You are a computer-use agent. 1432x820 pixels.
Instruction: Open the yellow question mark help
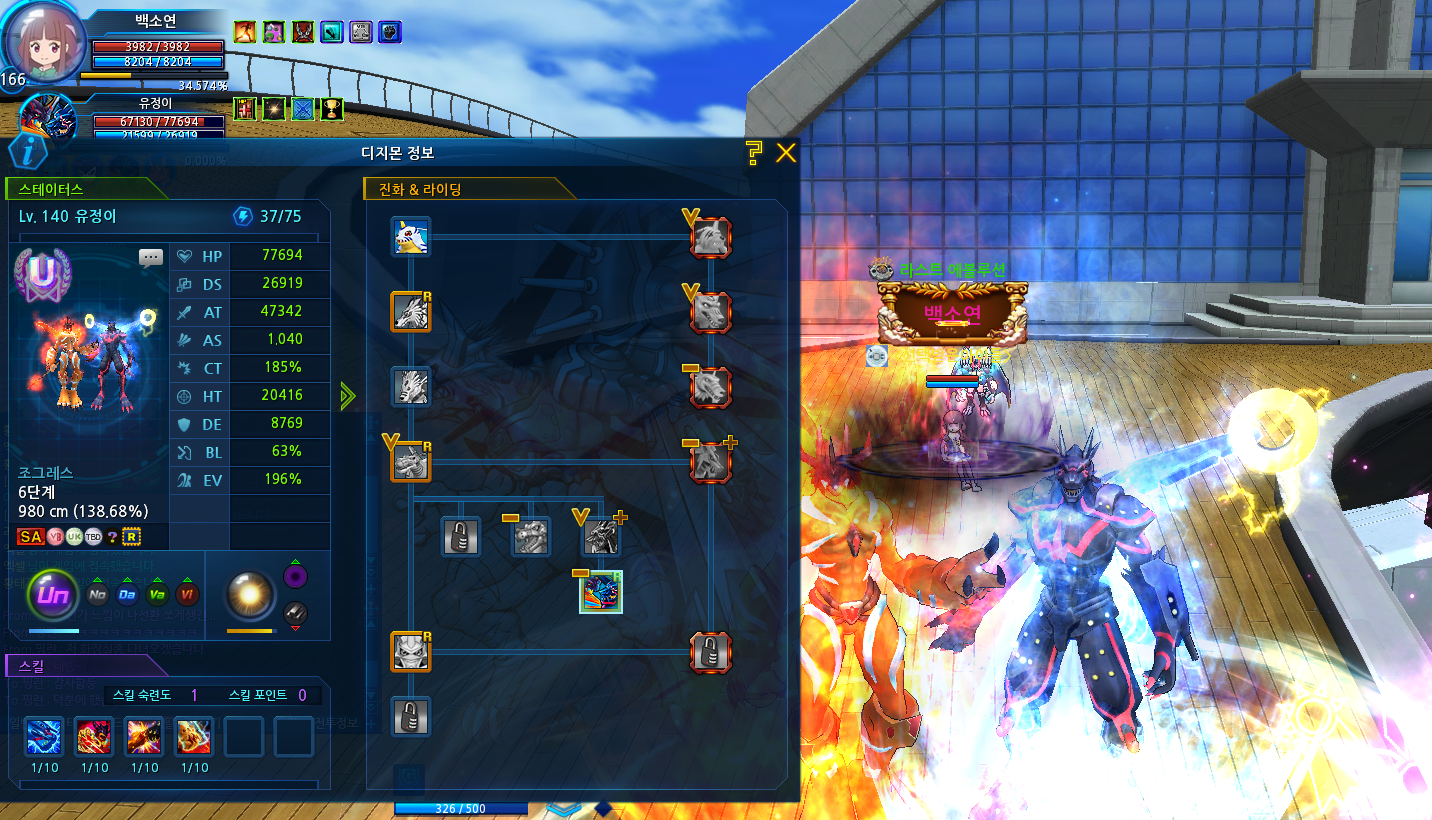pyautogui.click(x=754, y=153)
